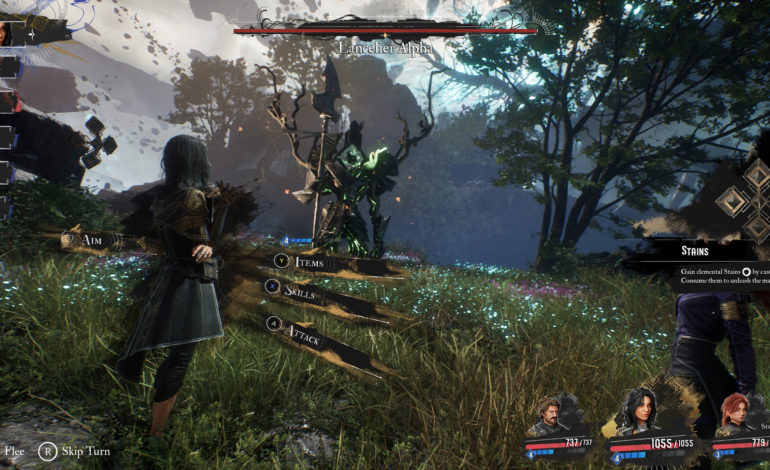Image resolution: width=770 pixels, height=470 pixels.
Task: Choose Attack from the battle menu
Action: (x=302, y=329)
